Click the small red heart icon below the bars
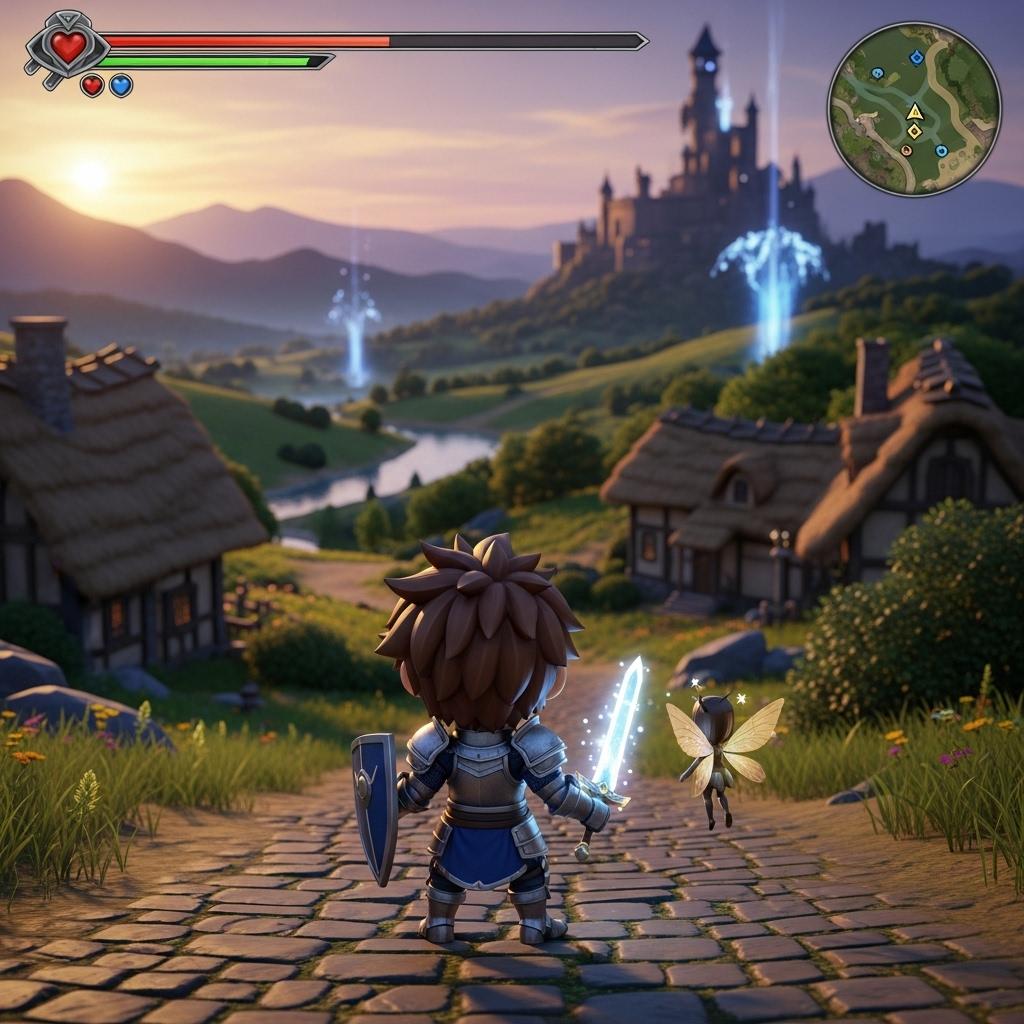Image resolution: width=1024 pixels, height=1024 pixels. pos(92,86)
